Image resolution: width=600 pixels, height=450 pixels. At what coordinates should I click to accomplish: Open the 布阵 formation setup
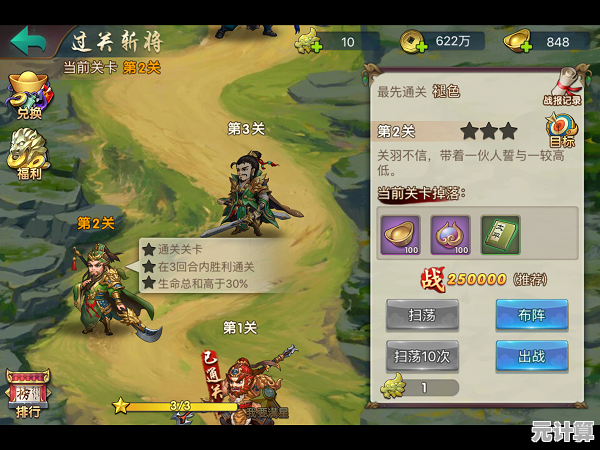point(531,314)
